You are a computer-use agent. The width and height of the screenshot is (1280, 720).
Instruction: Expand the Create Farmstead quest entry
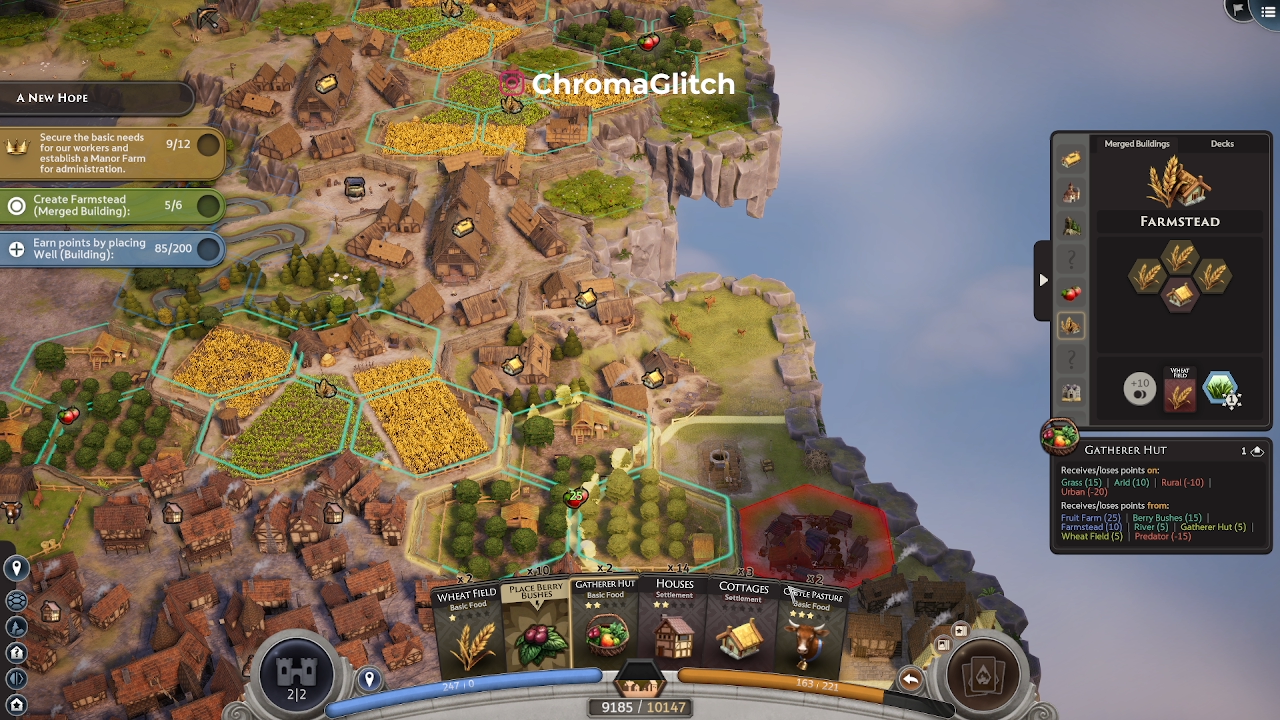click(x=110, y=206)
